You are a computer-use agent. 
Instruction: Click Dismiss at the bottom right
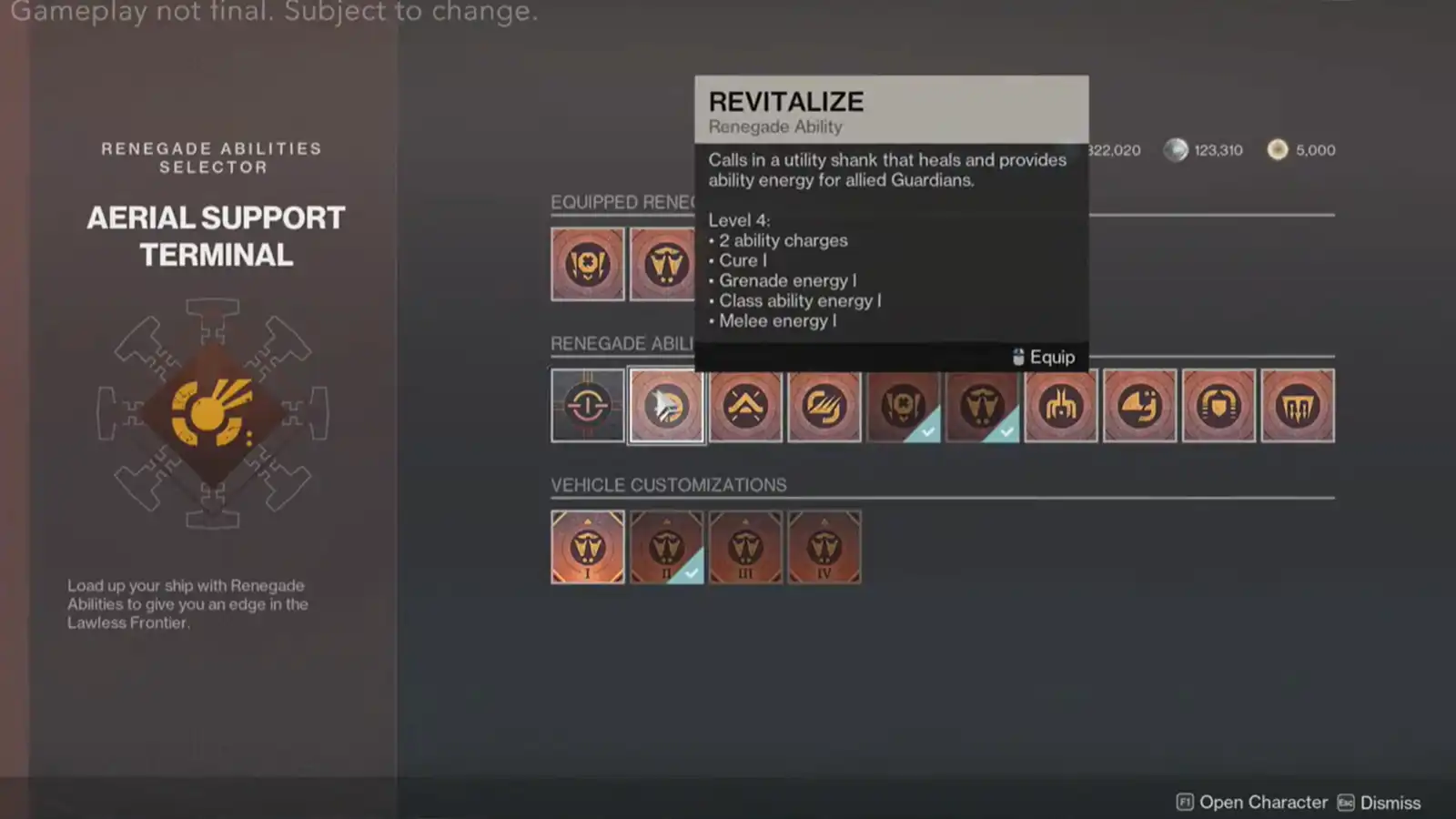click(x=1390, y=802)
